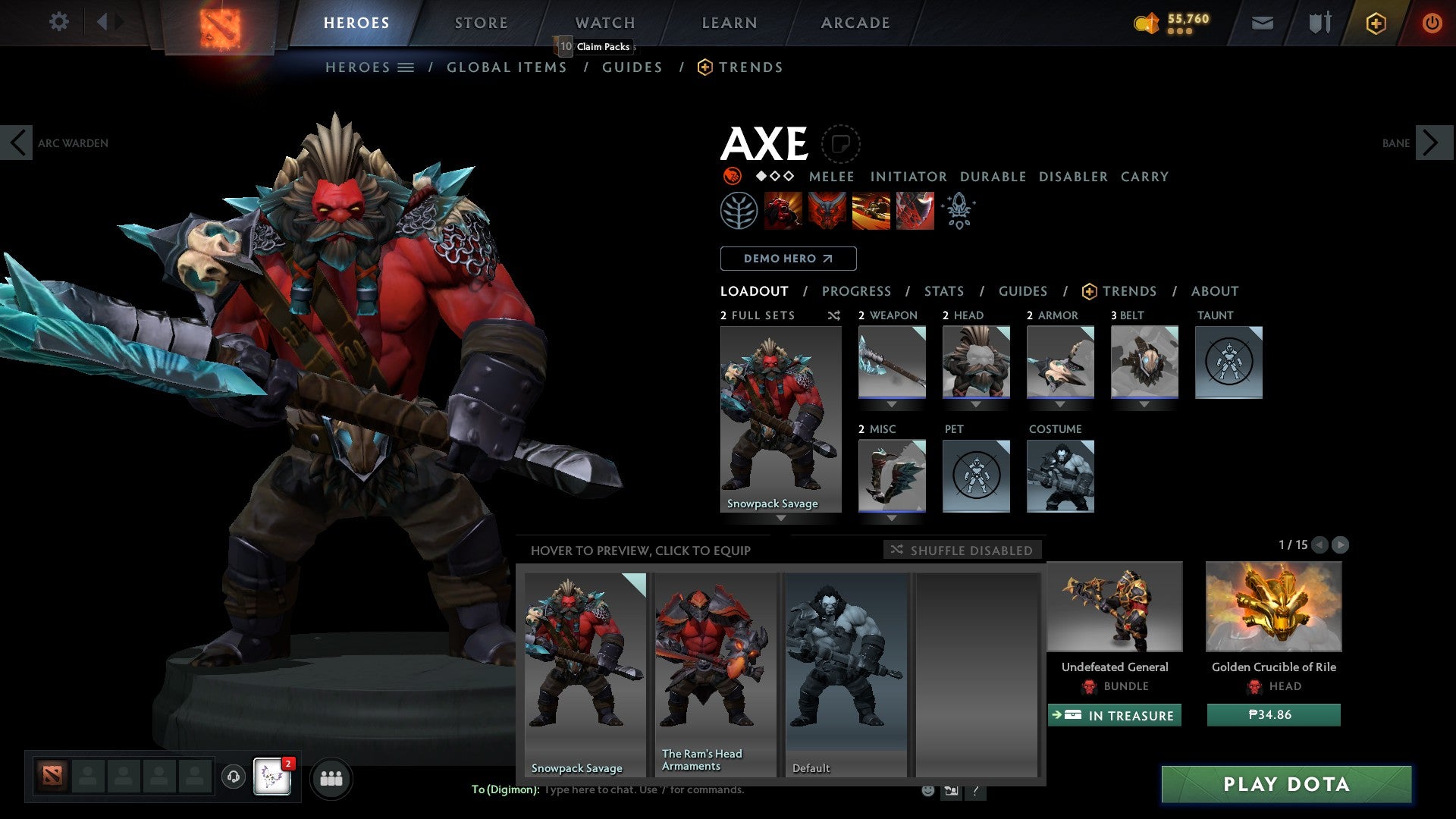1456x819 pixels.
Task: Open the Heroes hamburger list menu
Action: (x=407, y=67)
